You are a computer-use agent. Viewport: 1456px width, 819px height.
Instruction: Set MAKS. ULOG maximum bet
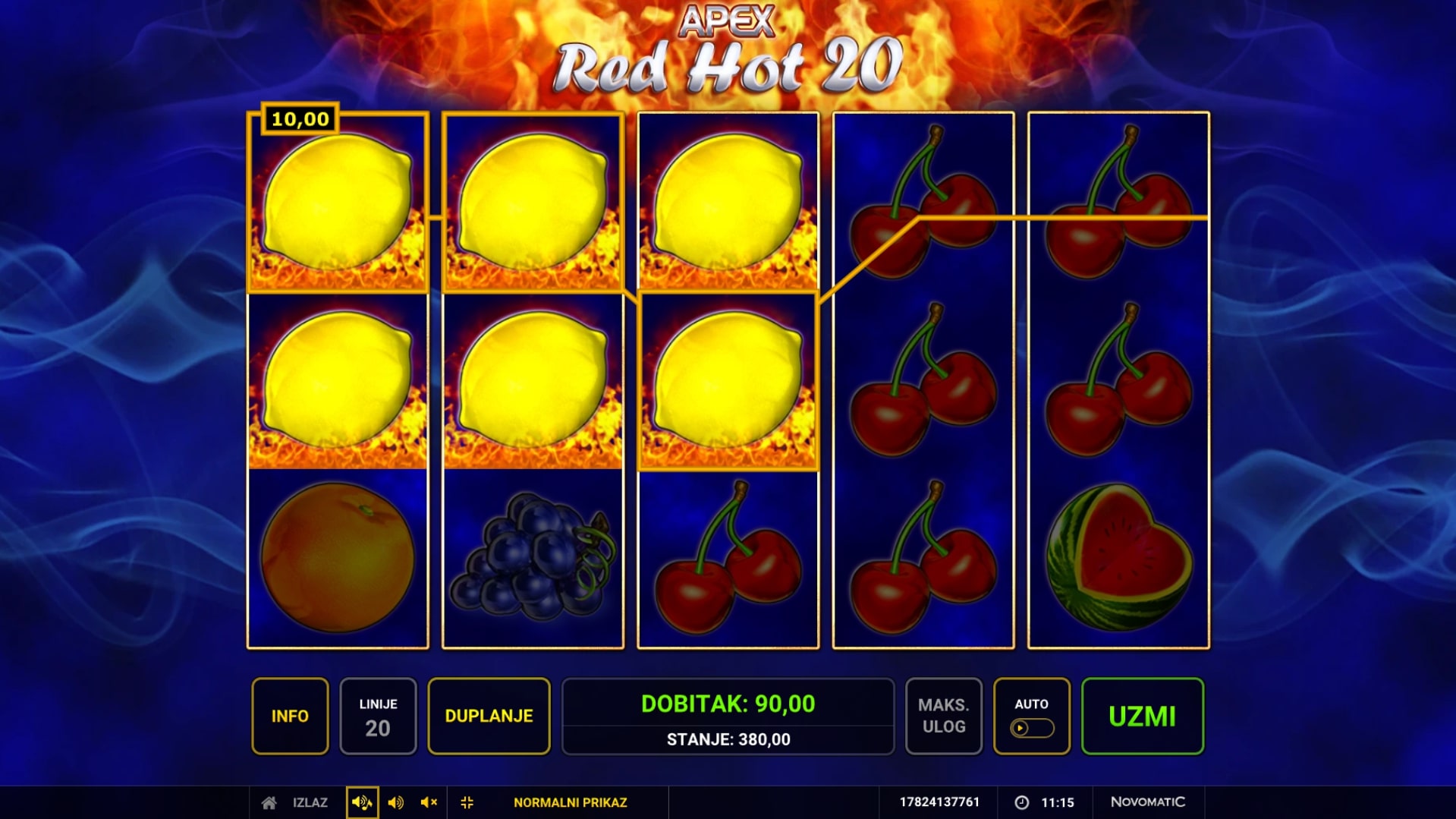pos(943,716)
